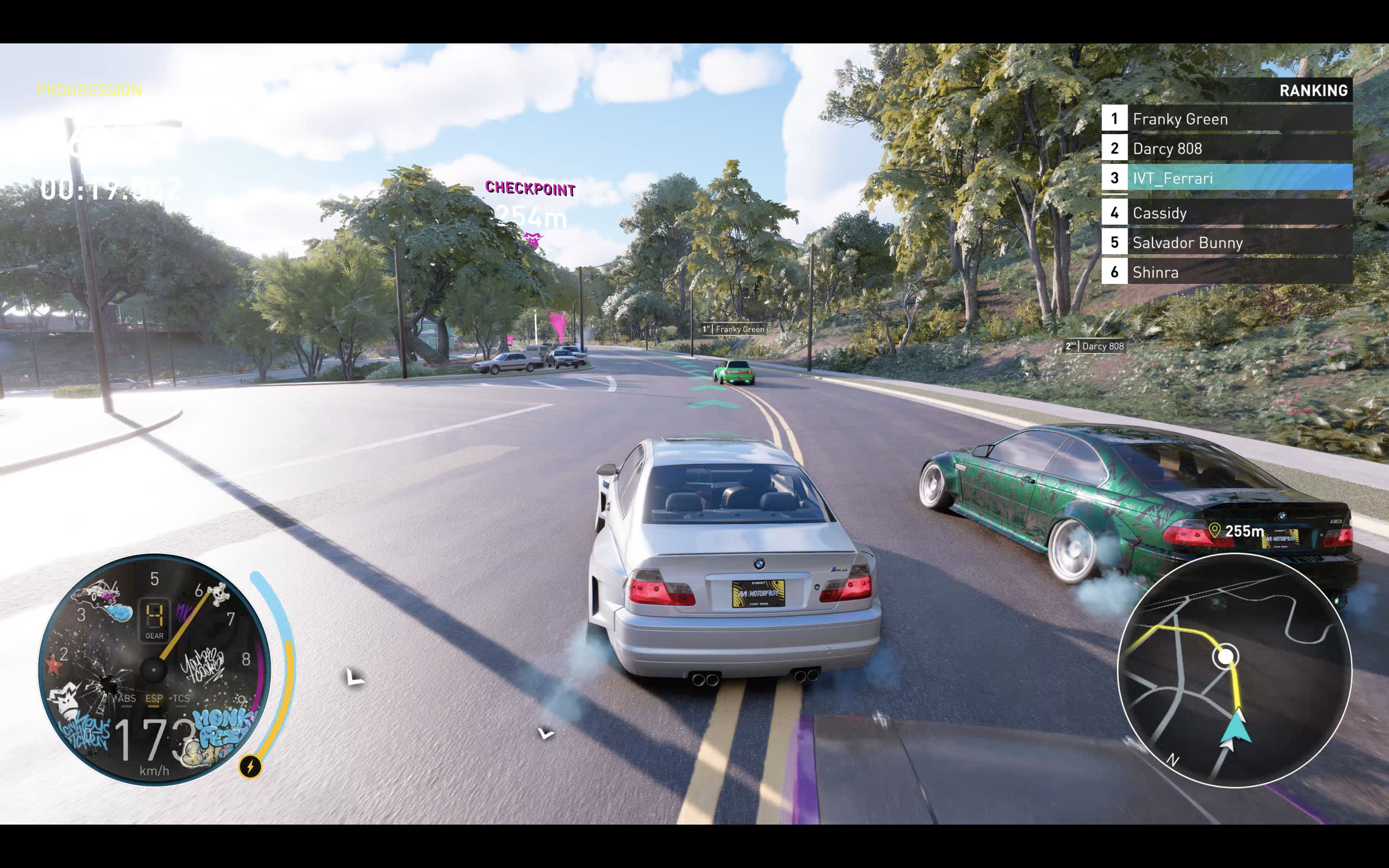Choose the Darcy 808 ranking row

tap(1226, 149)
